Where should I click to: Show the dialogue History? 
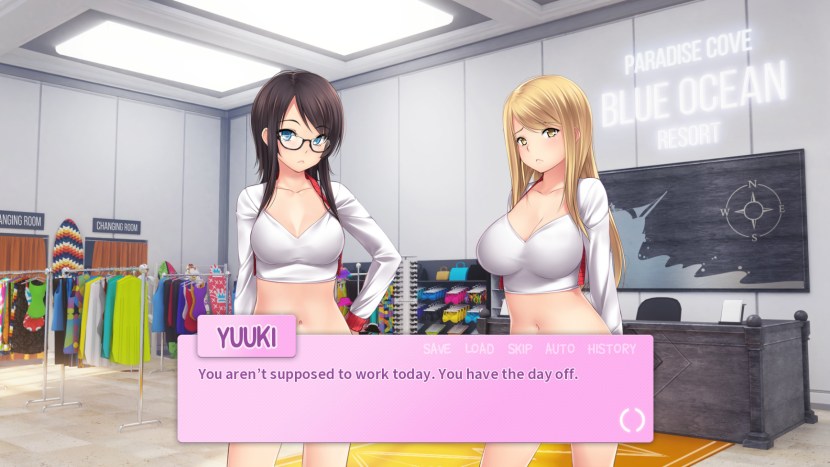(x=611, y=349)
